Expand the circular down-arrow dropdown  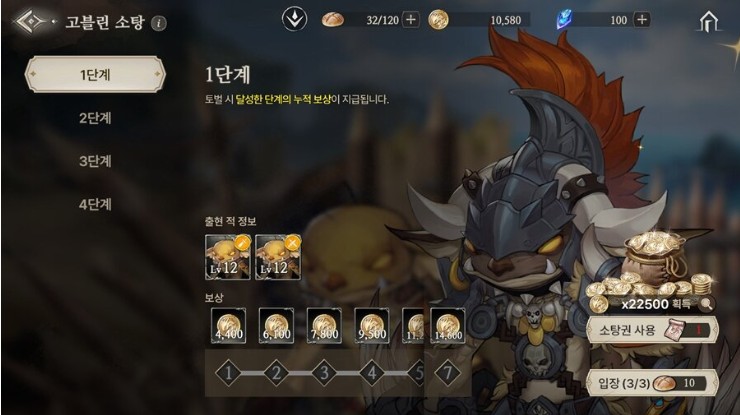pos(295,19)
